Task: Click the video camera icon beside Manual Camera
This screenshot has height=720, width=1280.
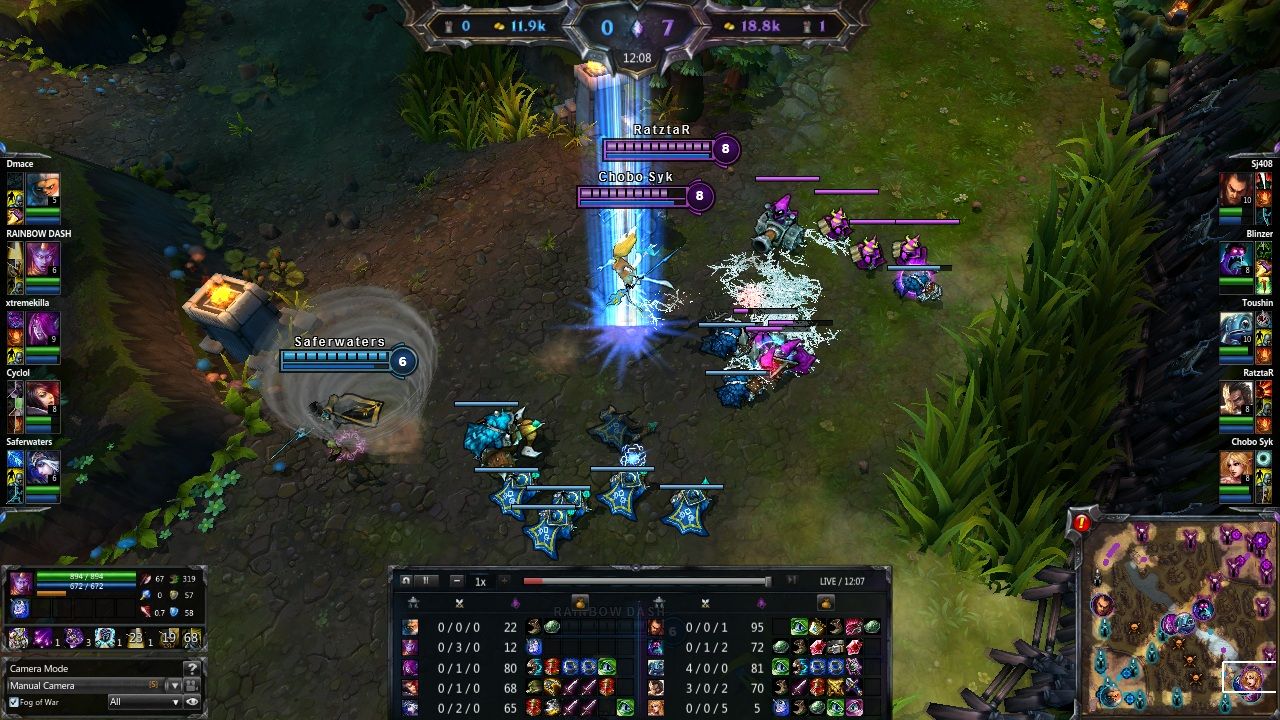Action: pyautogui.click(x=190, y=684)
